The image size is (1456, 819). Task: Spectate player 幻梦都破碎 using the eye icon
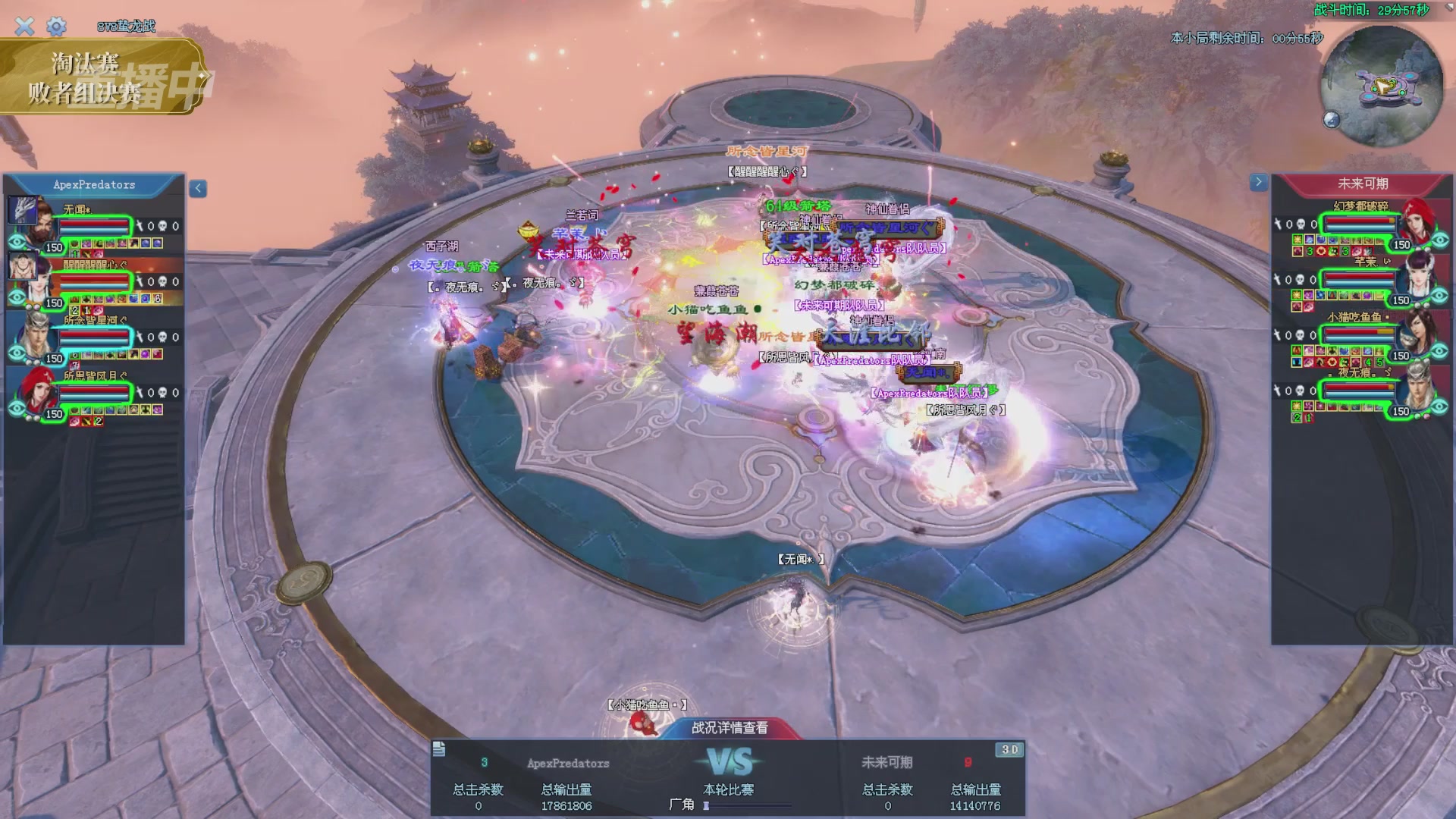1440,240
